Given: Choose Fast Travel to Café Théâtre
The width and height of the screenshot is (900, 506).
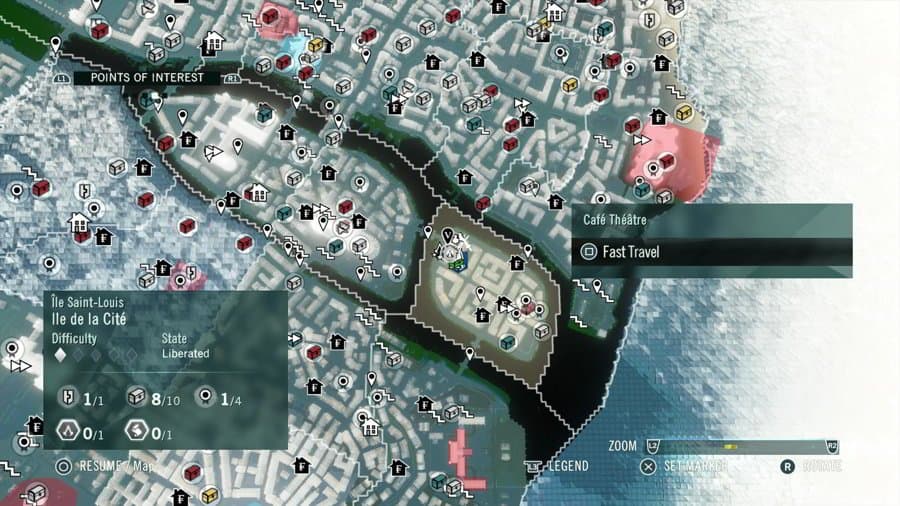Looking at the screenshot, I should click(x=711, y=252).
